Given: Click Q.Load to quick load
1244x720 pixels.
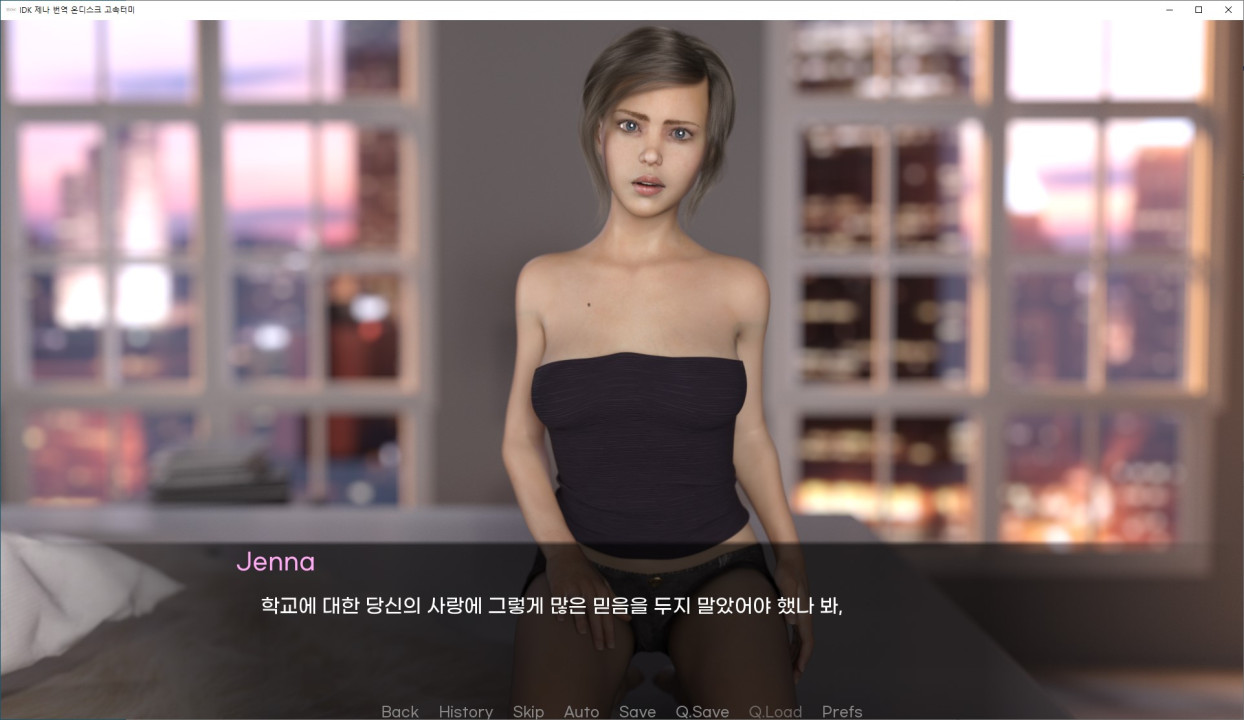Looking at the screenshot, I should [x=775, y=711].
